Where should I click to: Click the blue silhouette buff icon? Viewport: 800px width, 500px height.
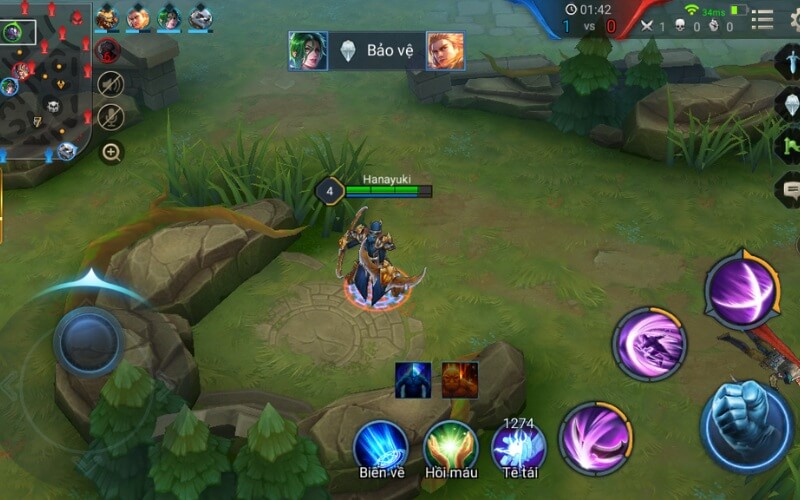coord(413,380)
